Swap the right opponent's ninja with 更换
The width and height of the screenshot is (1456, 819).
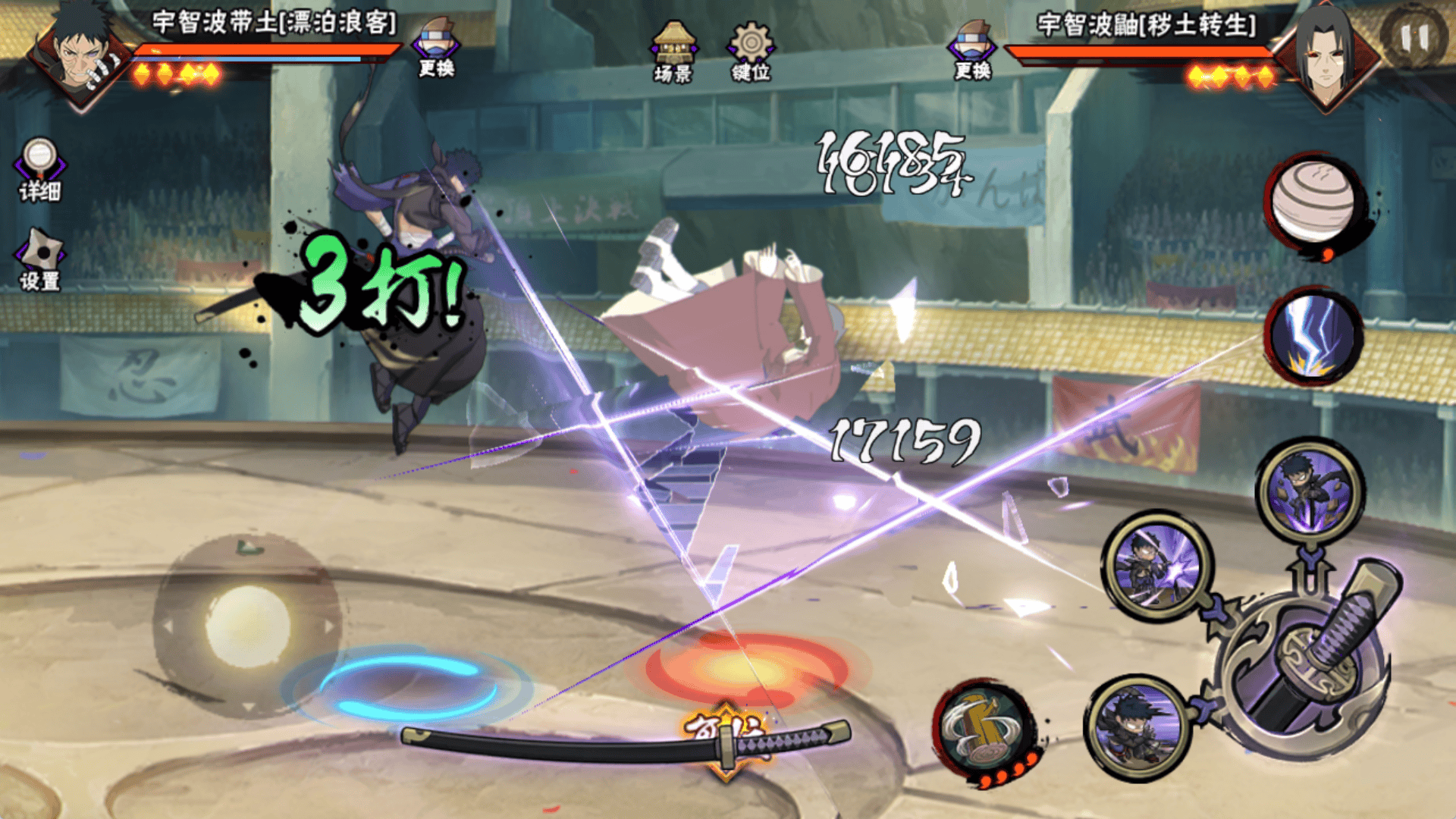[x=973, y=49]
